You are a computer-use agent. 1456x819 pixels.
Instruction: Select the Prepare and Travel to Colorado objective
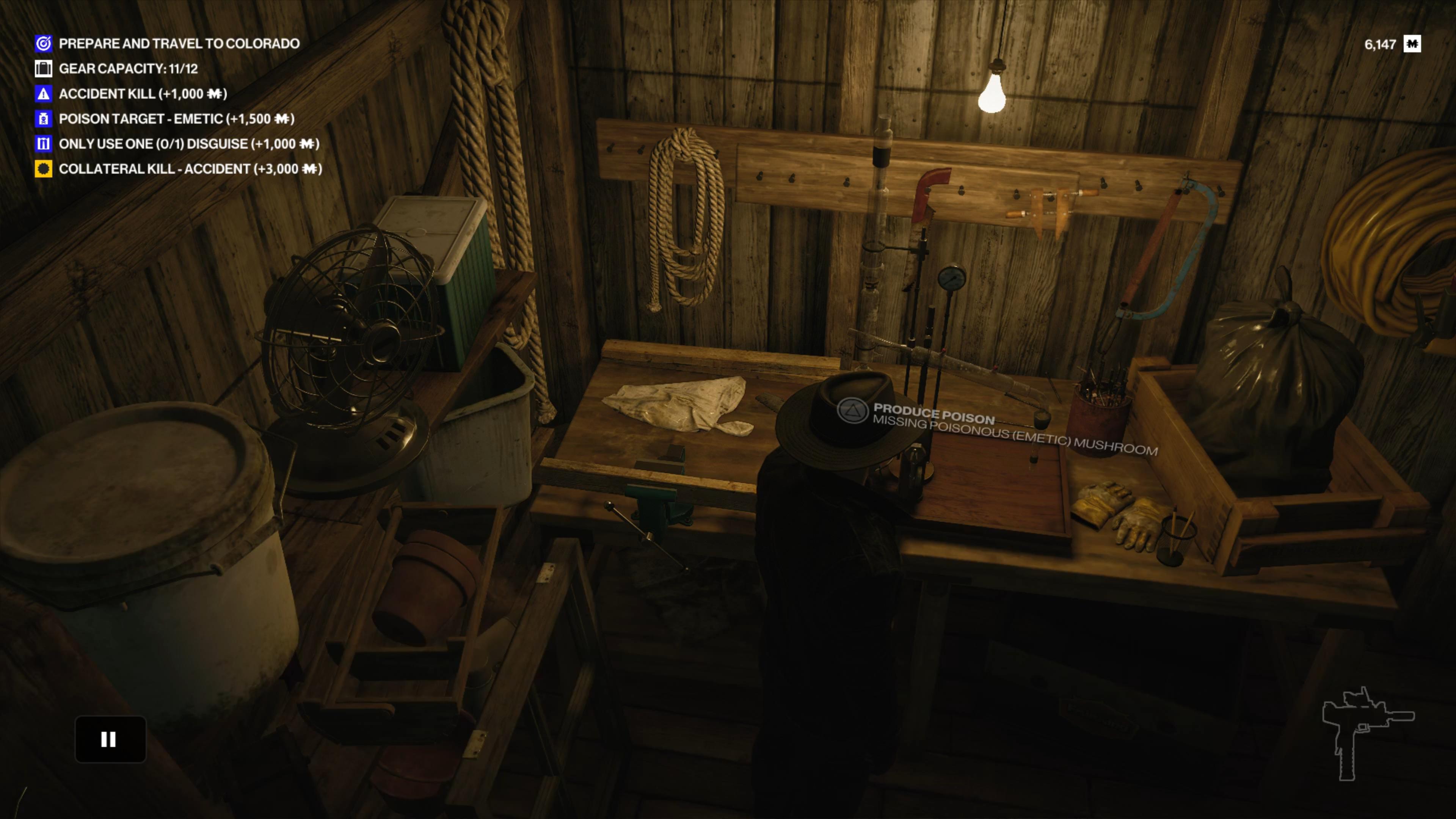(x=179, y=44)
